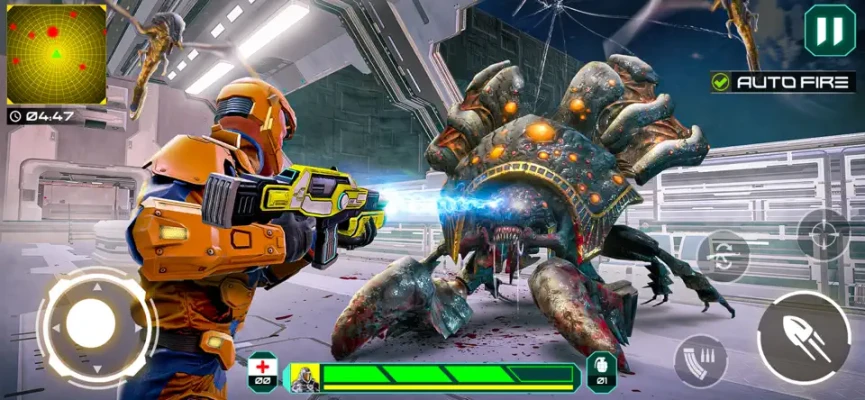Switch weapon with the circular arrows button
865x400 pixels.
click(x=722, y=256)
